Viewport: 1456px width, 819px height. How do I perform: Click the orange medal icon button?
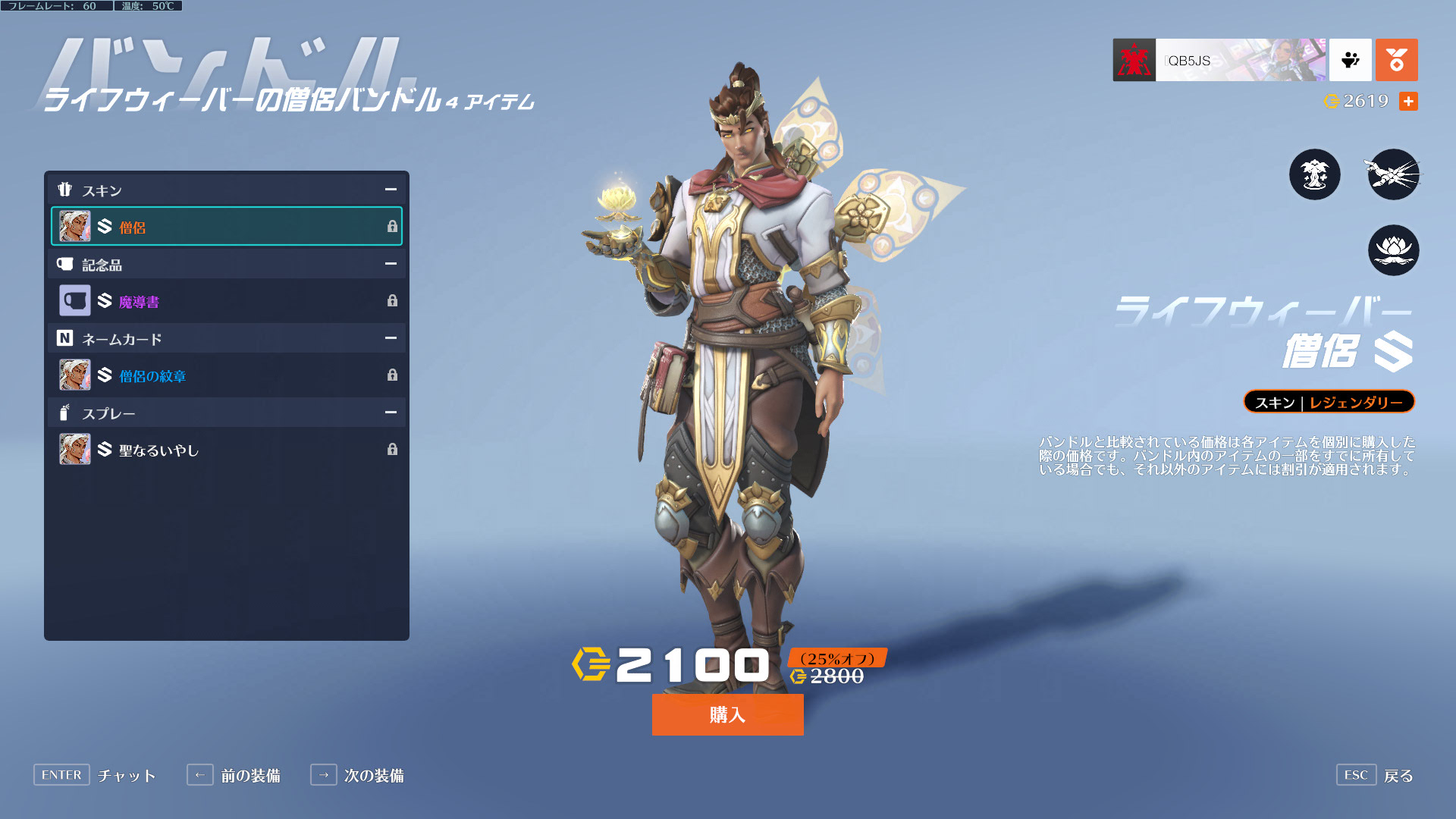(x=1396, y=60)
